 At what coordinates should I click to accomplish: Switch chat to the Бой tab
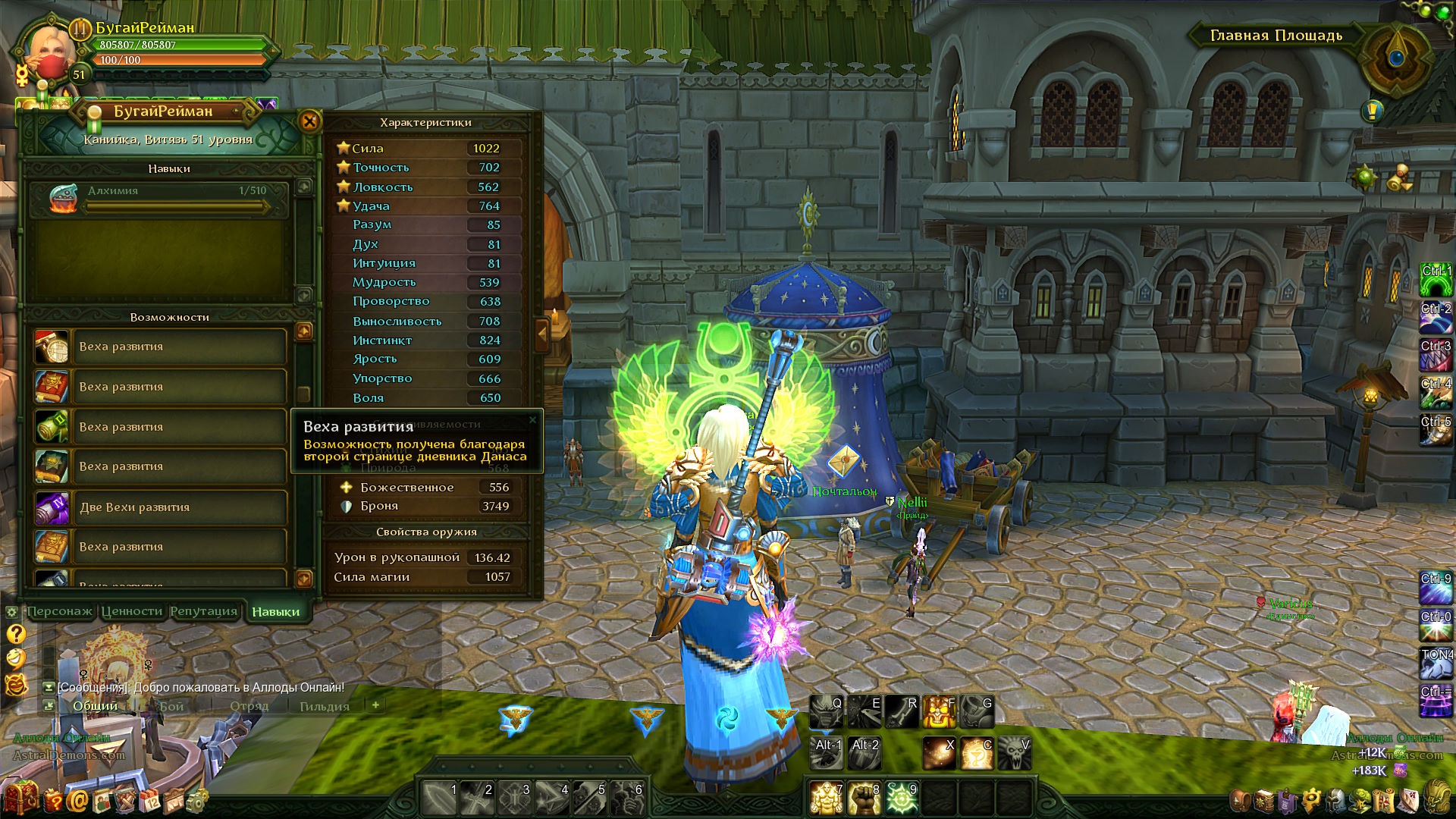(171, 706)
